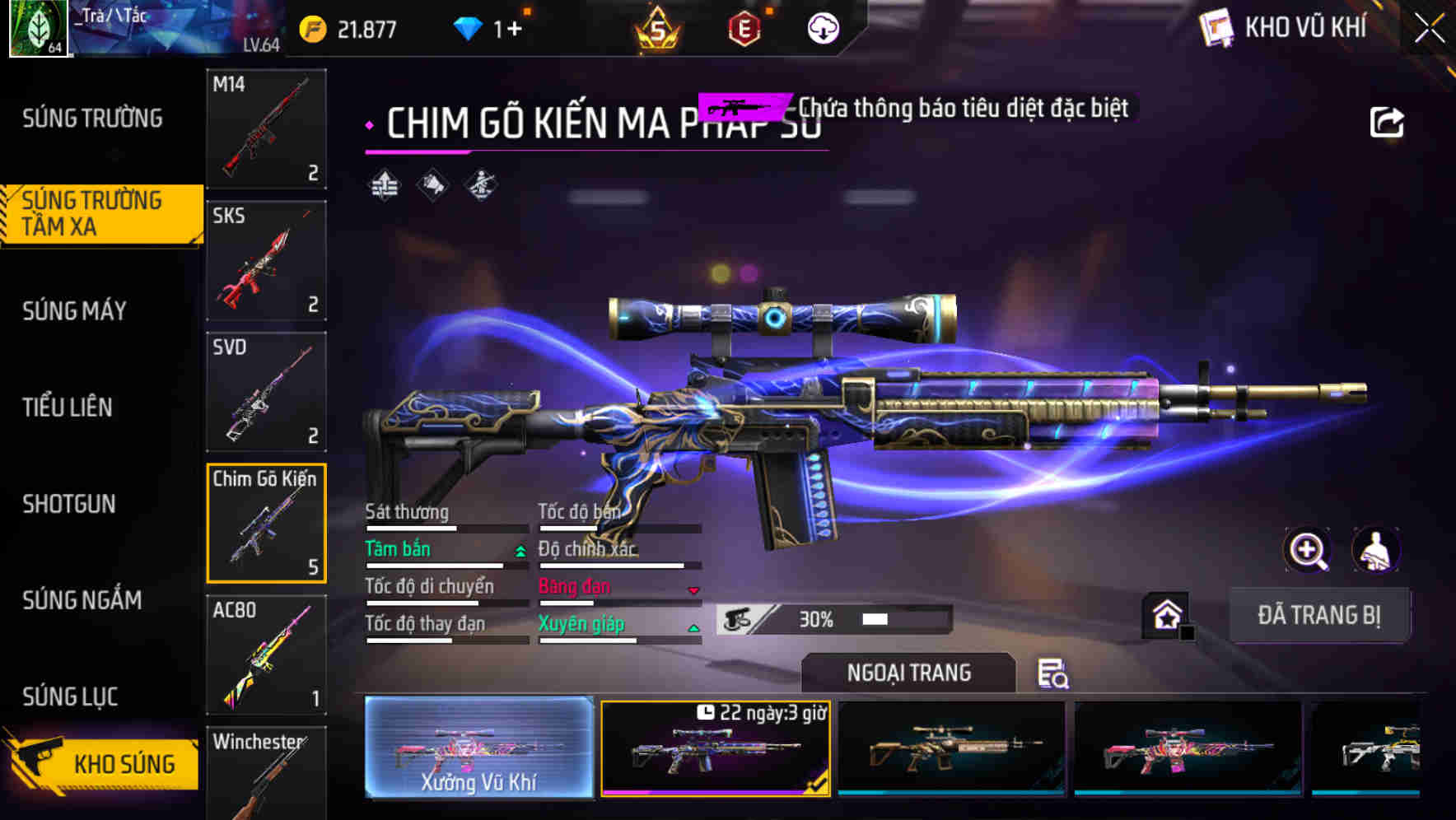Click the E event badge in the top bar

744,27
